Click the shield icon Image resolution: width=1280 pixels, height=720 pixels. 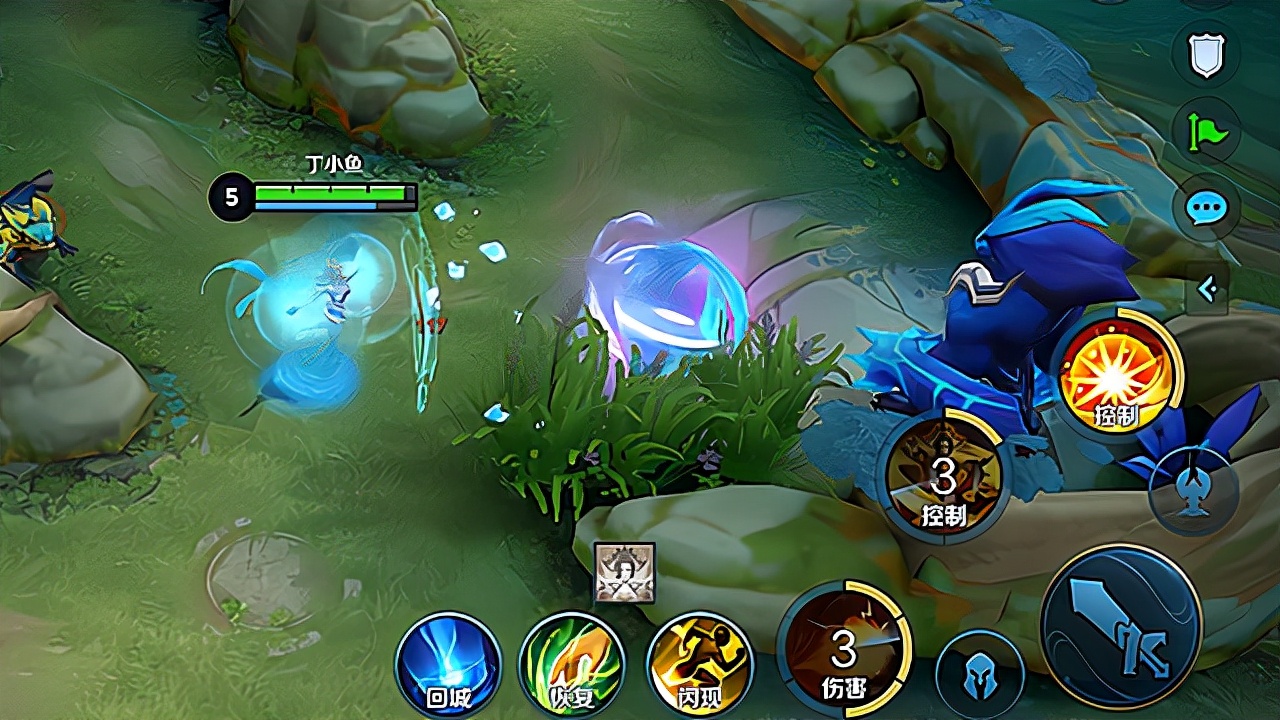pos(1205,55)
